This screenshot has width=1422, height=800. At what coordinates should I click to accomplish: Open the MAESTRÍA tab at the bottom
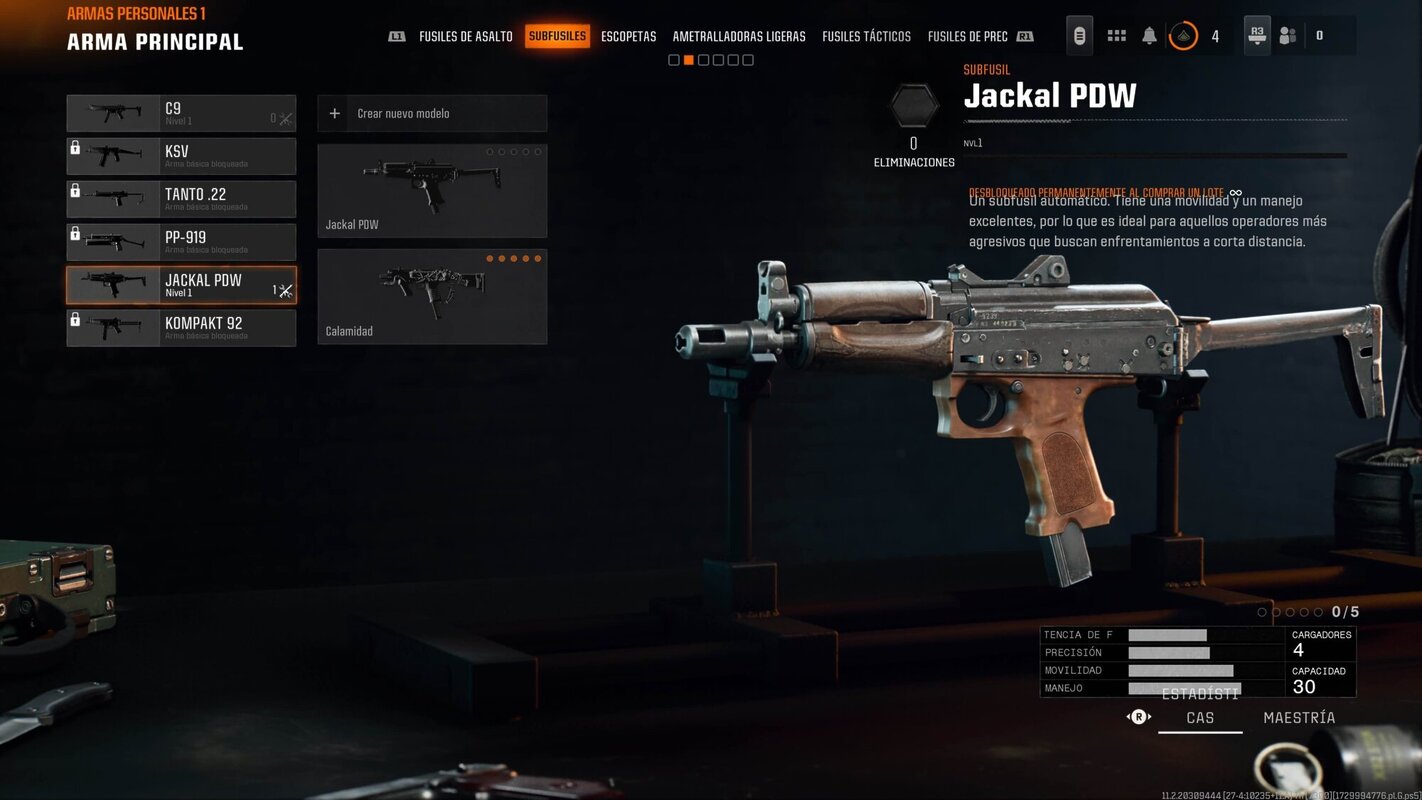pyautogui.click(x=1298, y=717)
